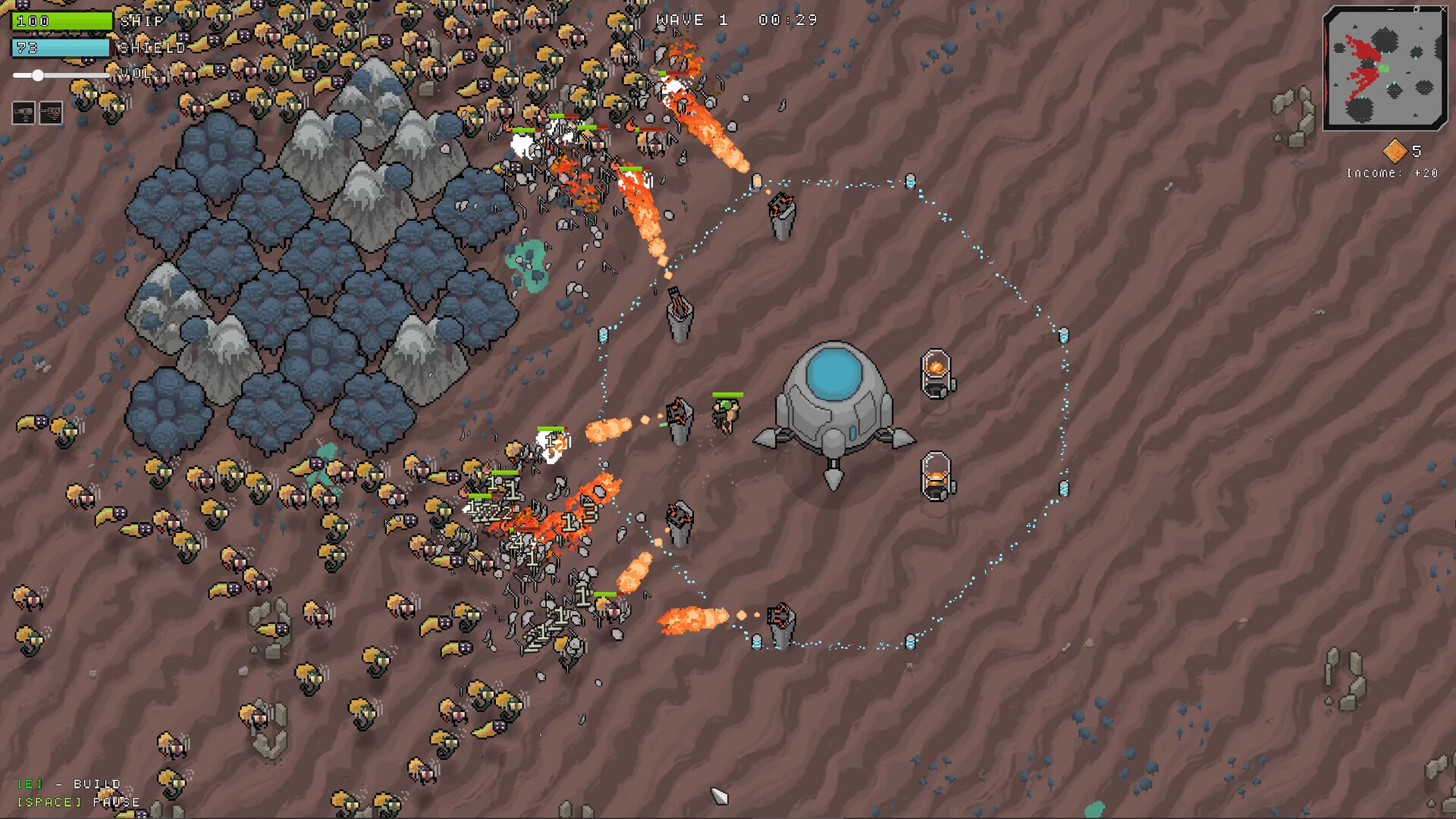
Task: Click the lower capsule generator near the ship landing leg
Action: point(934,474)
